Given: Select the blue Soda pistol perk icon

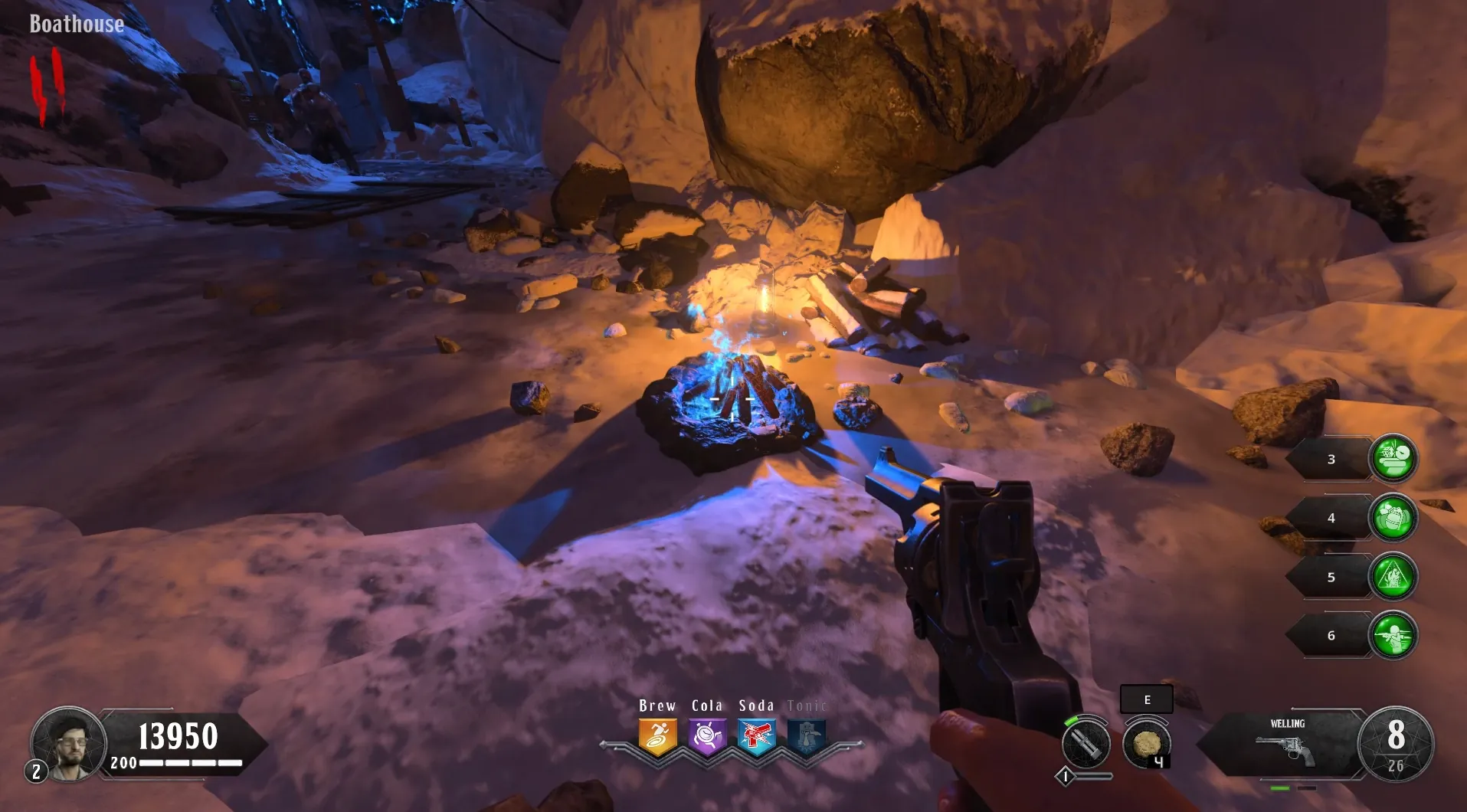Looking at the screenshot, I should (x=757, y=737).
